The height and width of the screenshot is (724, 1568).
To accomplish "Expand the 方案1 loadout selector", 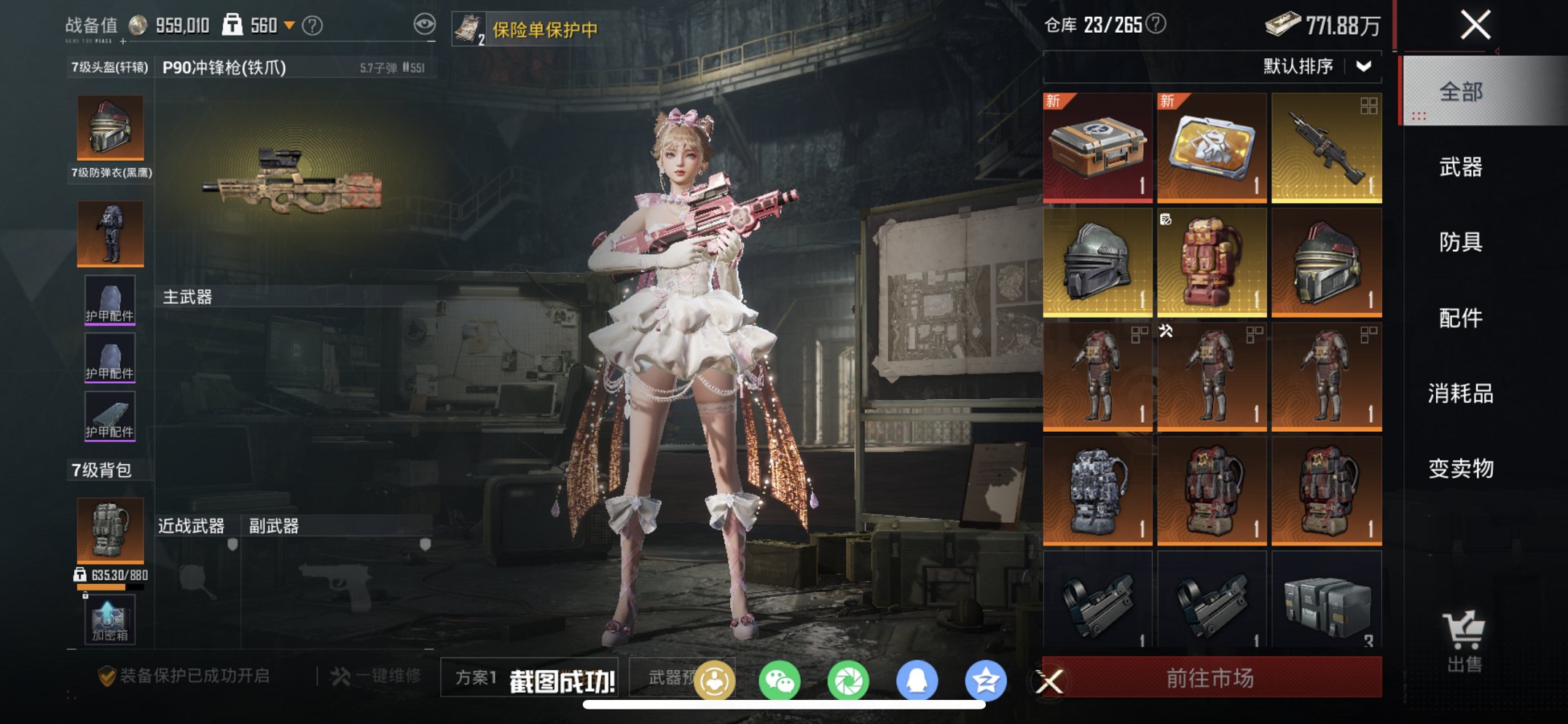I will pos(474,678).
